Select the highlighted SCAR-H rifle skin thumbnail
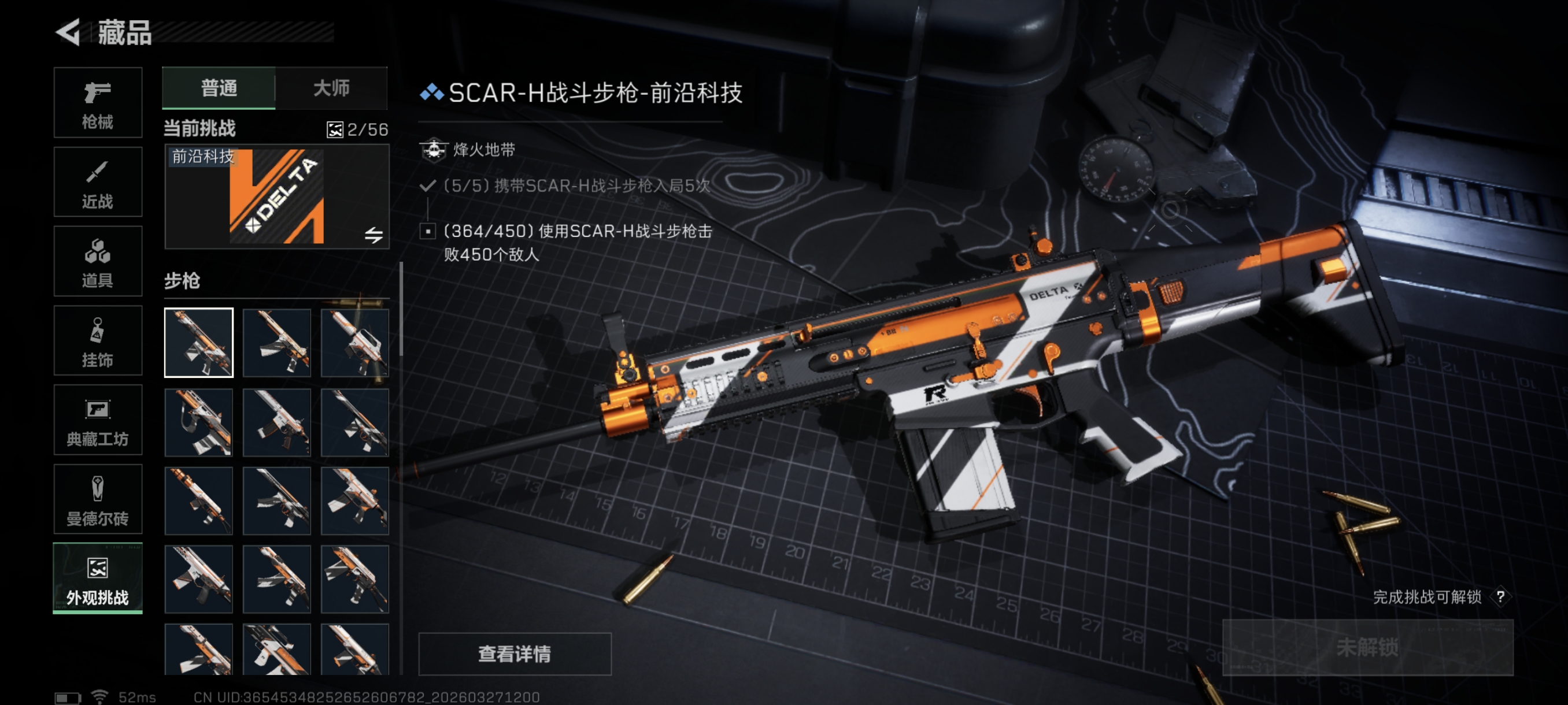This screenshot has width=1568, height=705. (x=198, y=343)
